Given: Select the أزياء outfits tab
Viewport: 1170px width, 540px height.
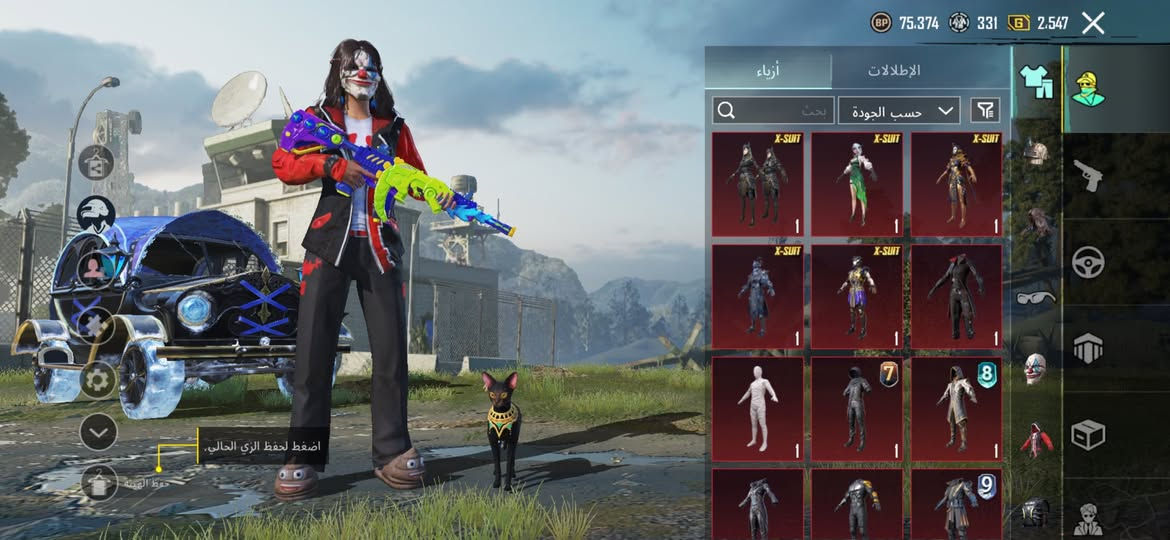Looking at the screenshot, I should click(768, 70).
